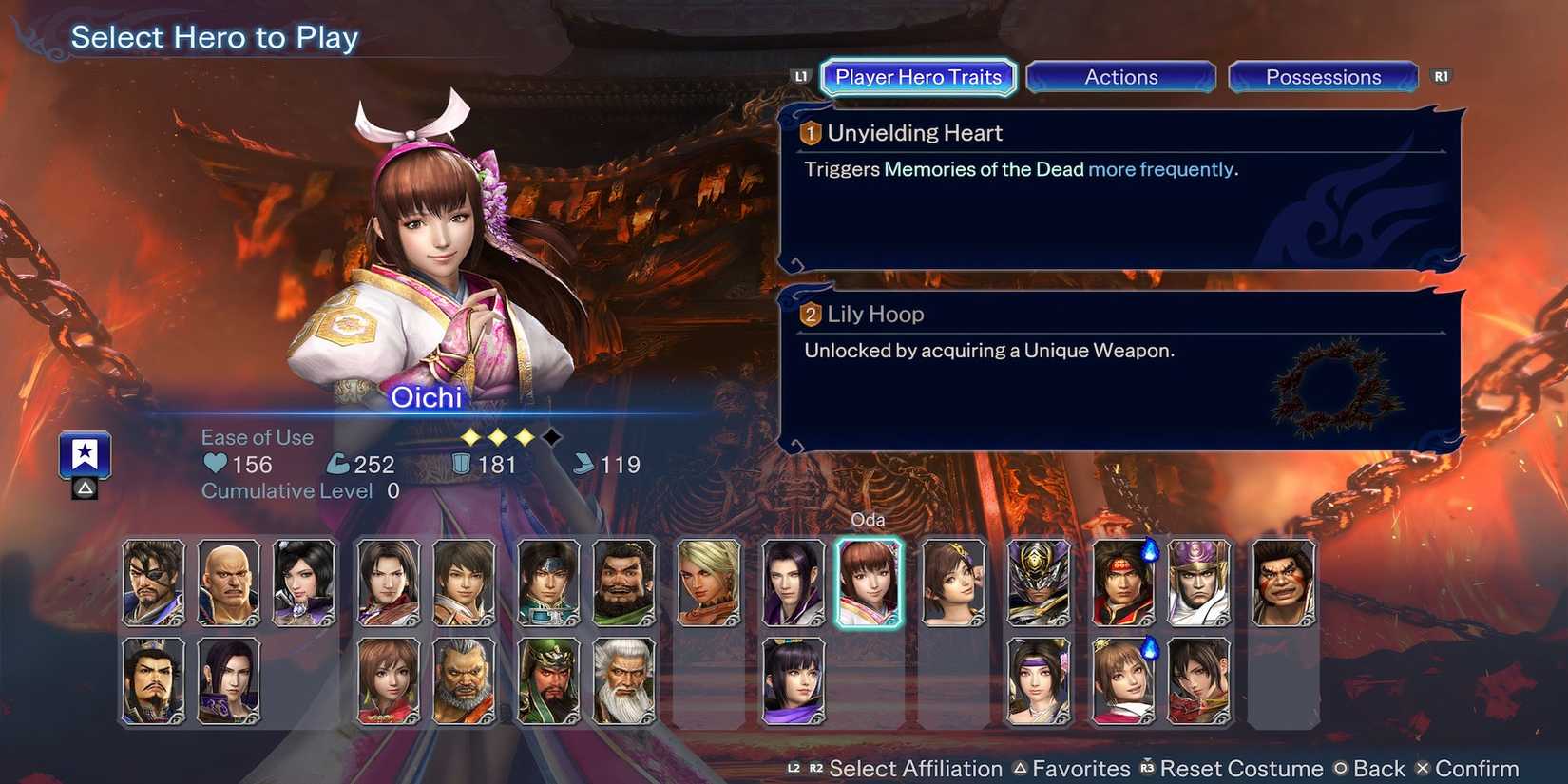Select the eyepatch warrior's portrait
This screenshot has width=1568, height=784.
tap(154, 582)
